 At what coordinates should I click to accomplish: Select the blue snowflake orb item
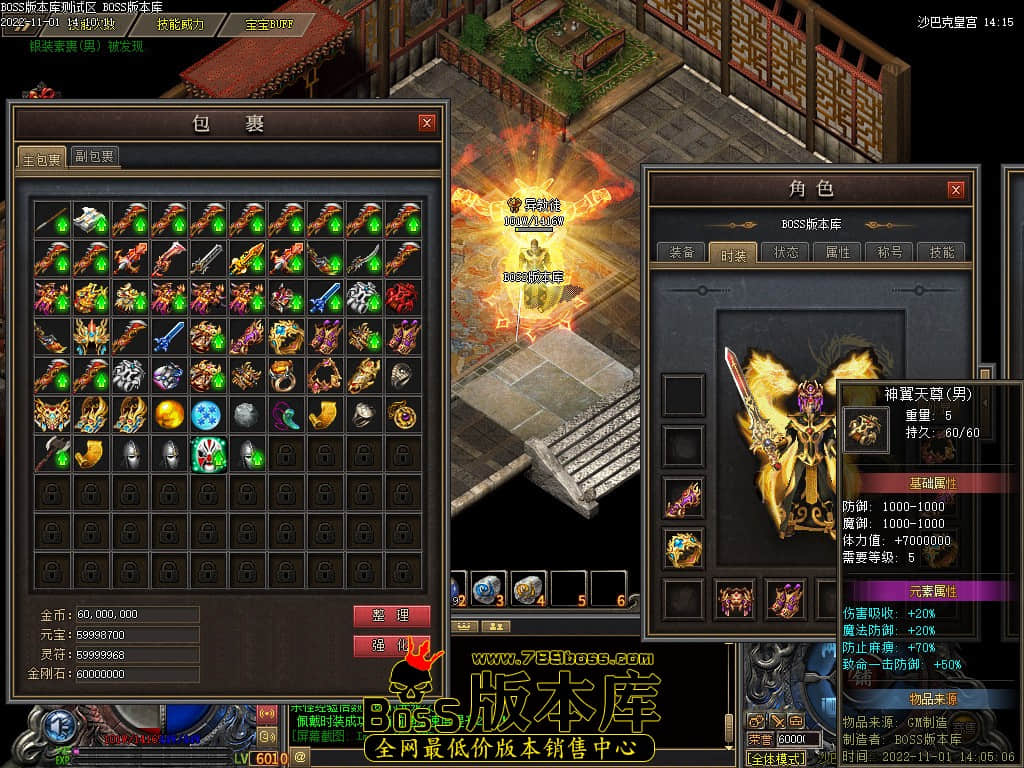(208, 414)
